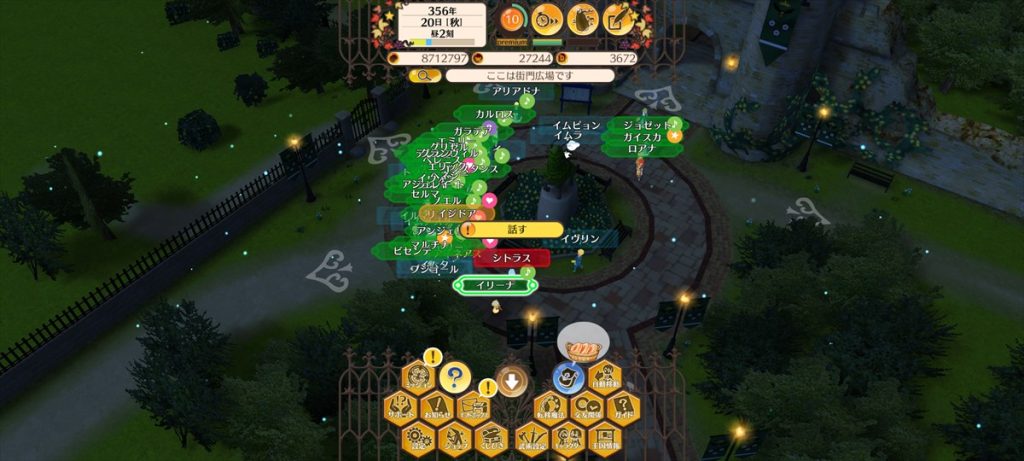Image resolution: width=1024 pixels, height=461 pixels.
Task: Click the magnifying glass search button
Action: pos(424,75)
